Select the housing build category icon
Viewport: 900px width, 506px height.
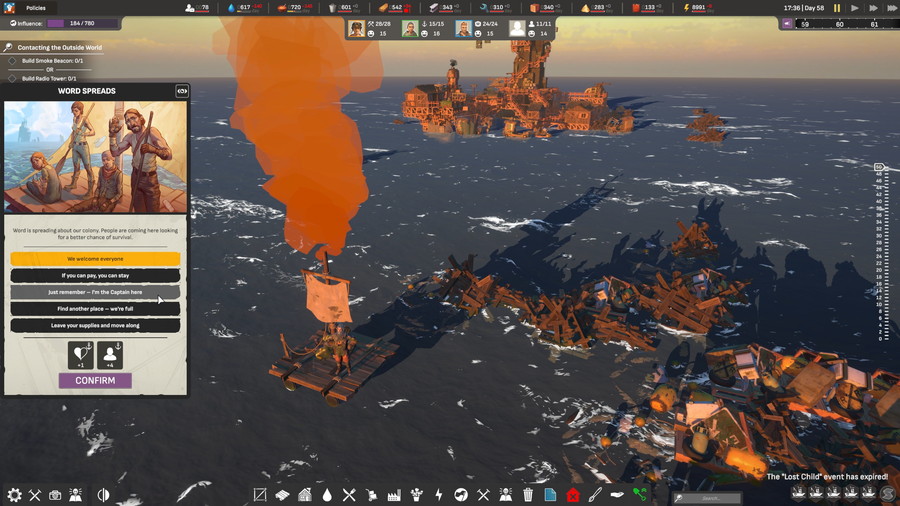[304, 494]
